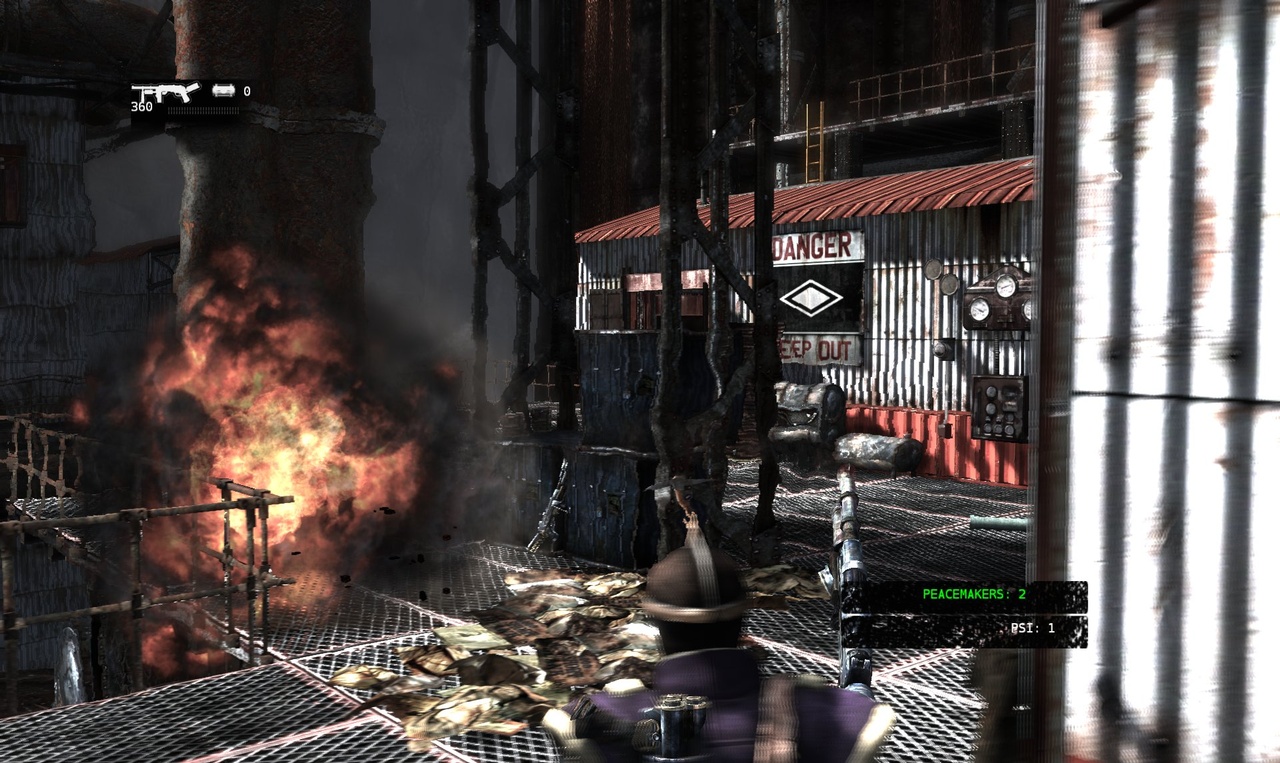This screenshot has width=1280, height=763.
Task: Click the grenade icon beside the weapon
Action: coord(224,91)
